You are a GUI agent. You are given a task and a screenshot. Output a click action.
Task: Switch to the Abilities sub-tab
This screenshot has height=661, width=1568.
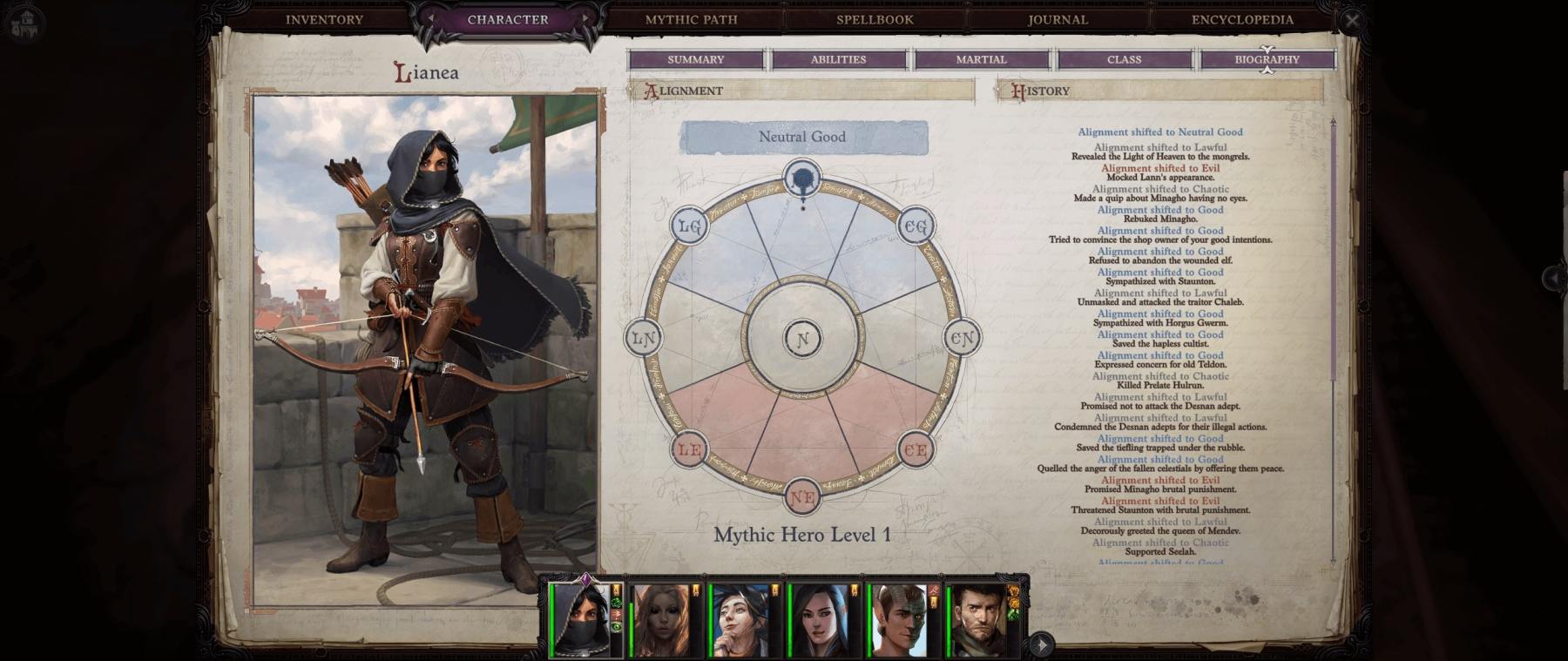point(838,59)
